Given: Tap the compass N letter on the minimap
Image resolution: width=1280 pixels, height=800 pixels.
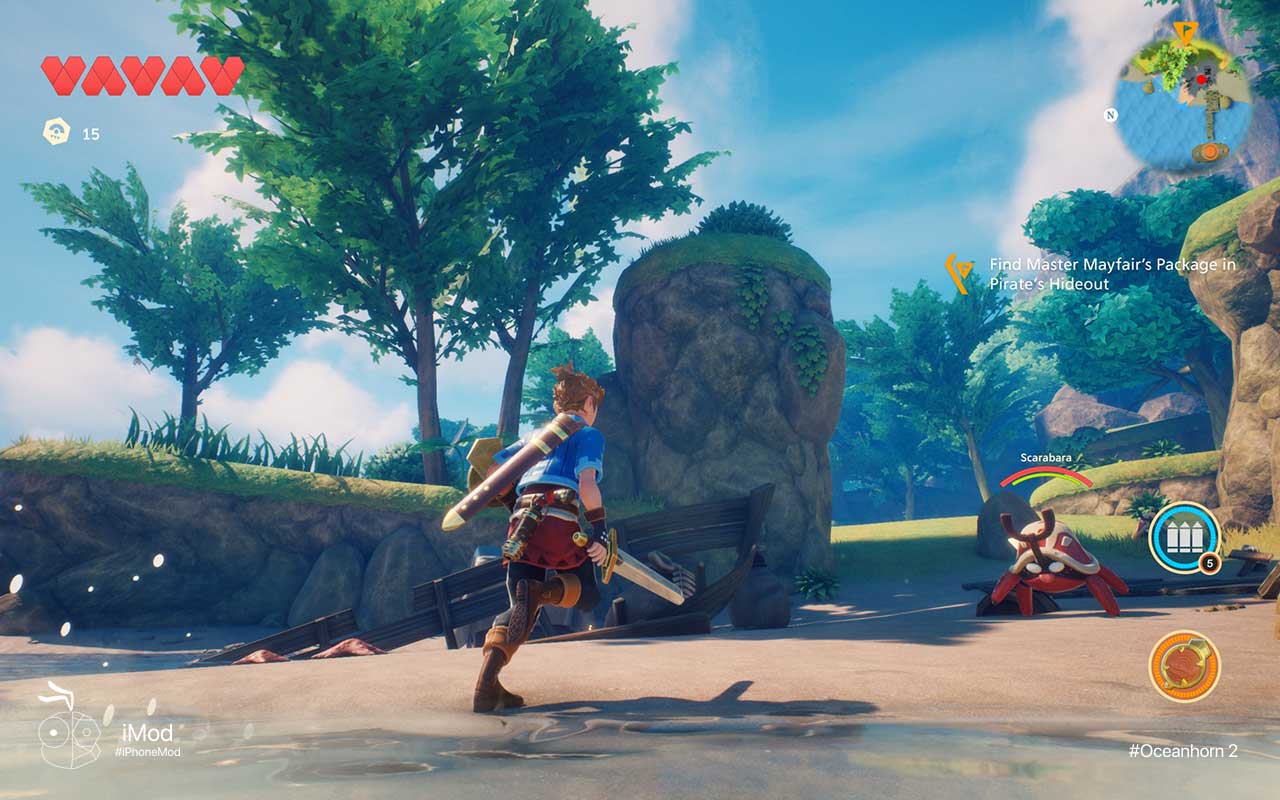Looking at the screenshot, I should [1110, 114].
